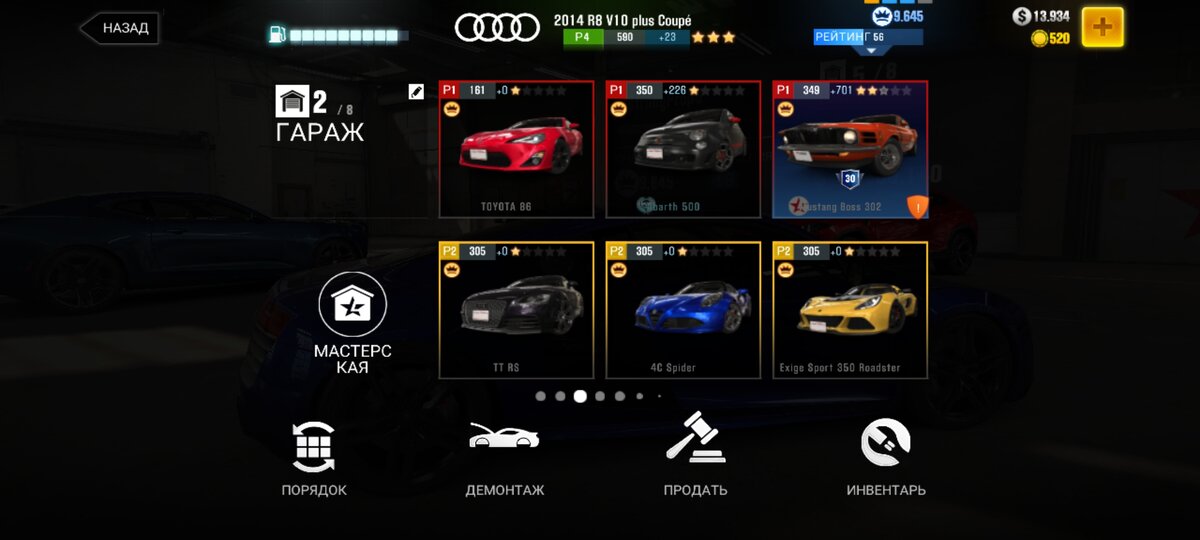Pick the Mustang Boss 302 car tile
The image size is (1200, 540).
(850, 150)
